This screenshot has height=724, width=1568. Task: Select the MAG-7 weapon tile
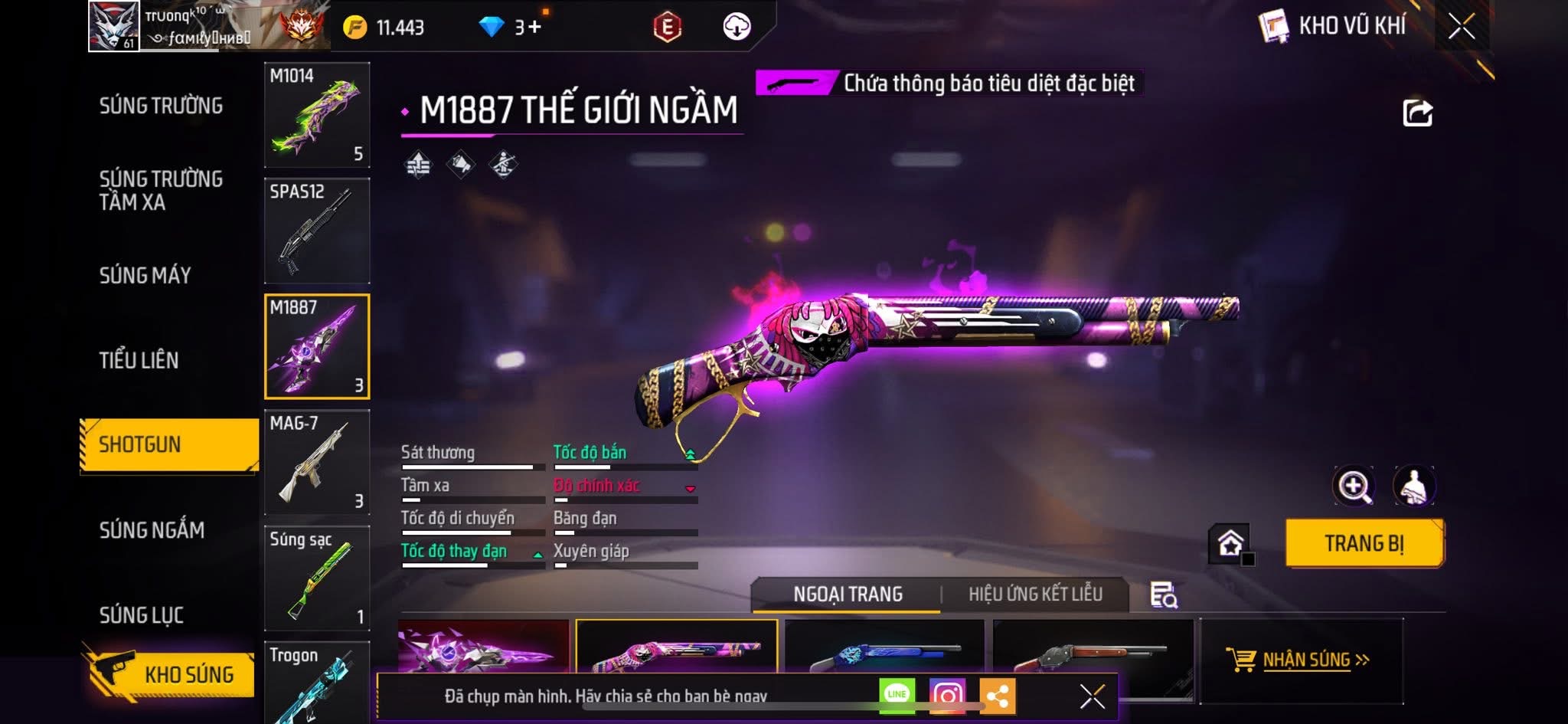click(x=317, y=462)
